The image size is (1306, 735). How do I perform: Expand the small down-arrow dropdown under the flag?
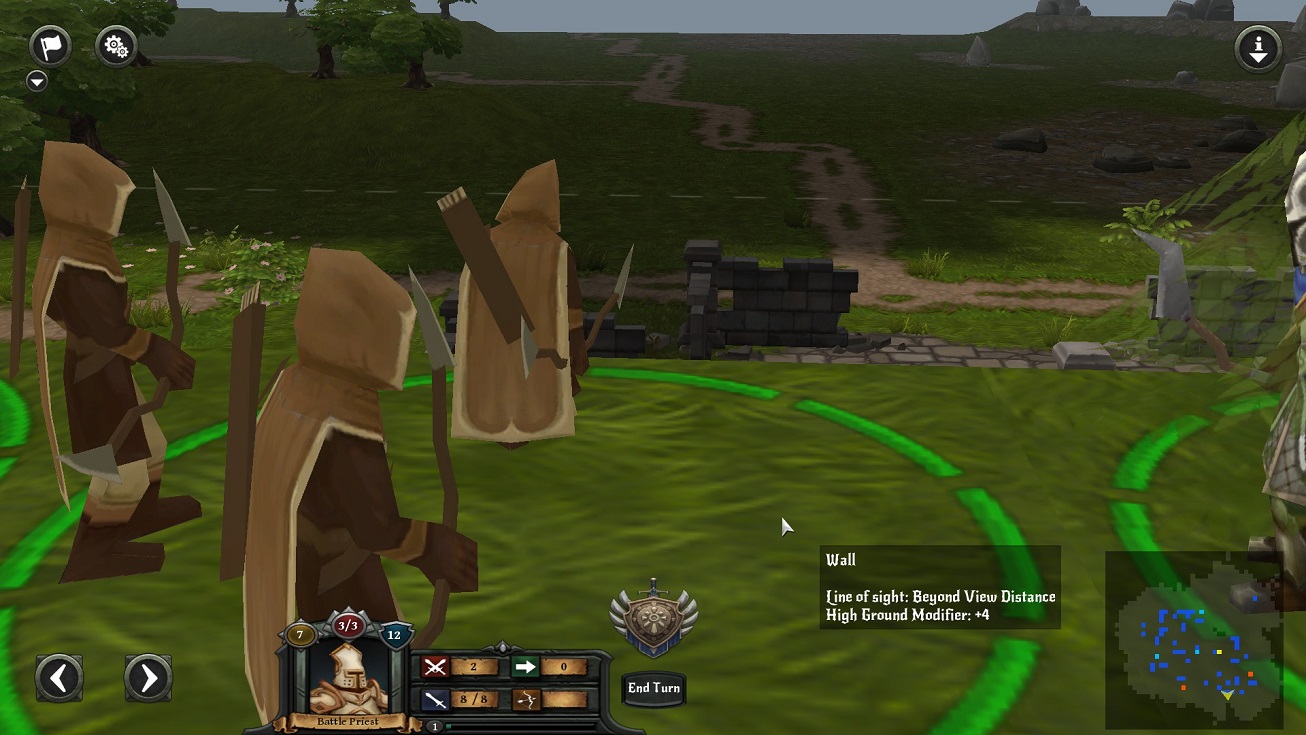click(x=37, y=81)
